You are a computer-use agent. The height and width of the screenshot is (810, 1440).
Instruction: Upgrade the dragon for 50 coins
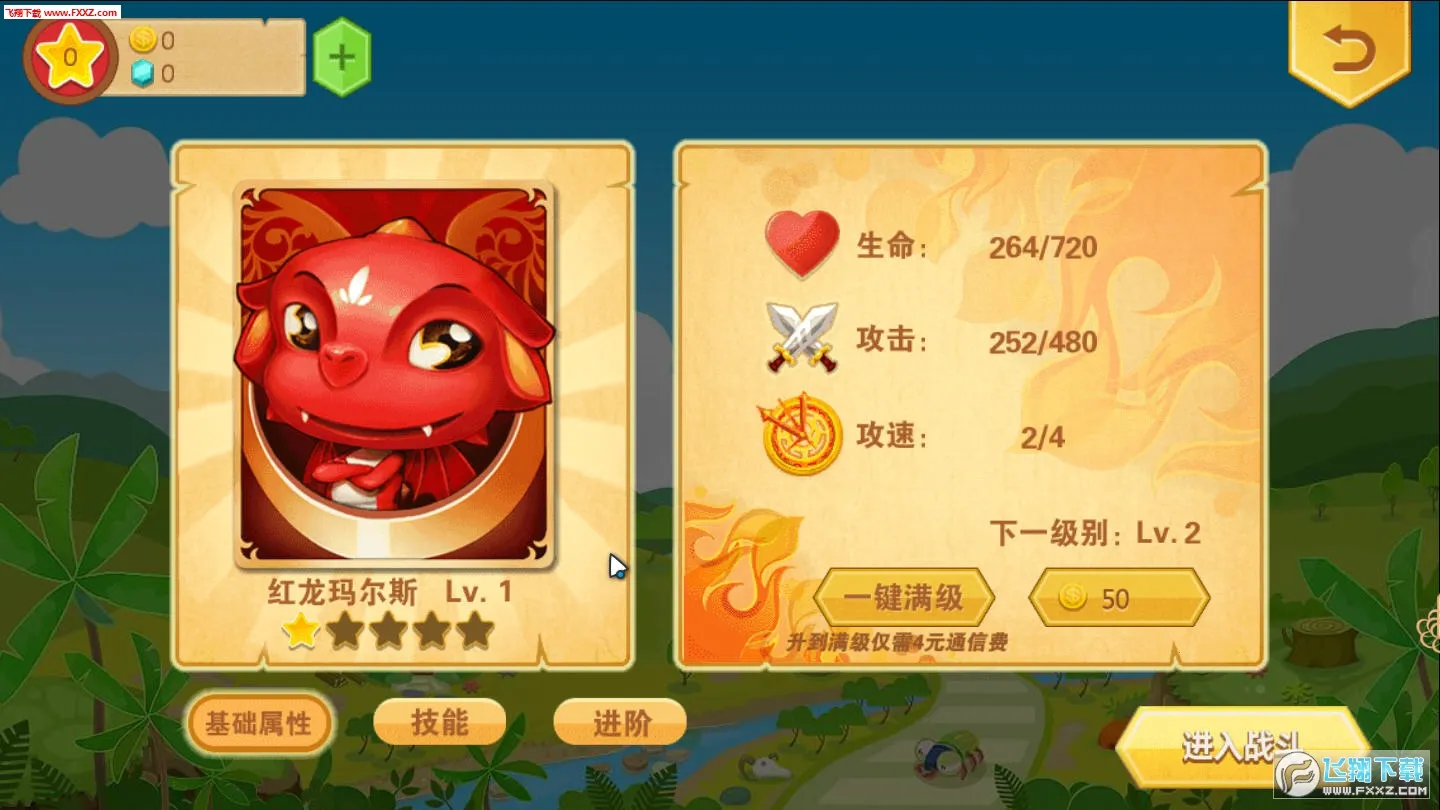click(1118, 598)
